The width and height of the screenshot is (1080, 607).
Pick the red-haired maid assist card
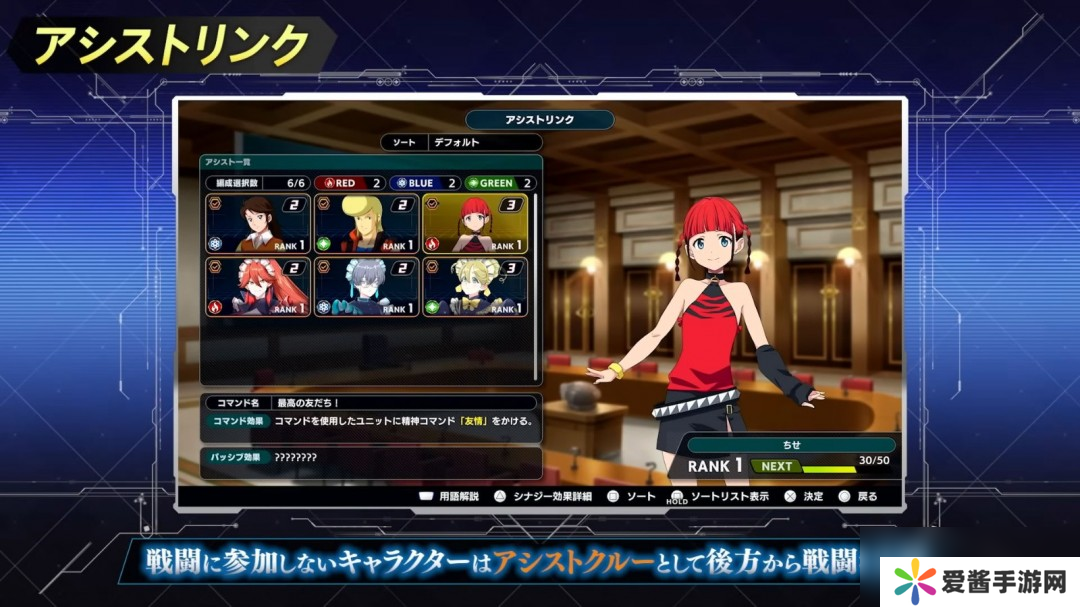pos(257,287)
